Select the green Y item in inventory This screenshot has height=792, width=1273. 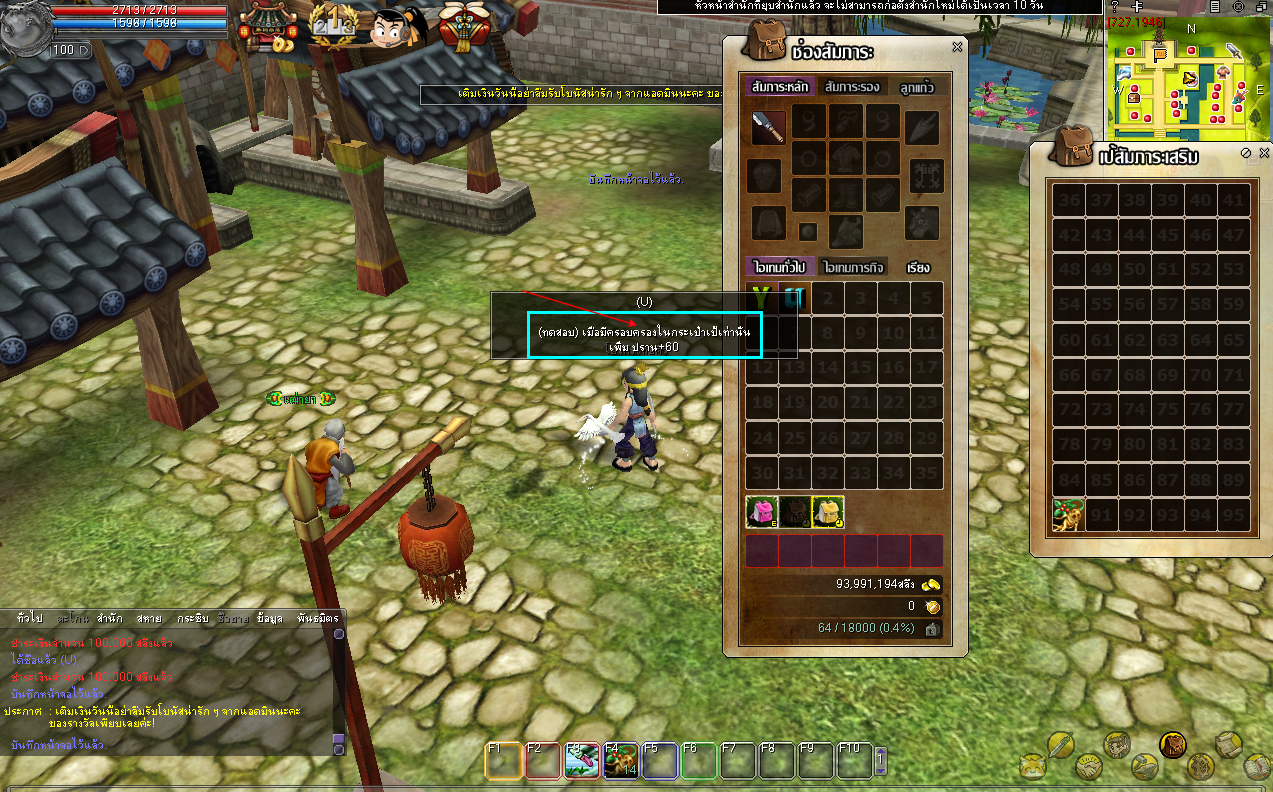click(x=762, y=297)
